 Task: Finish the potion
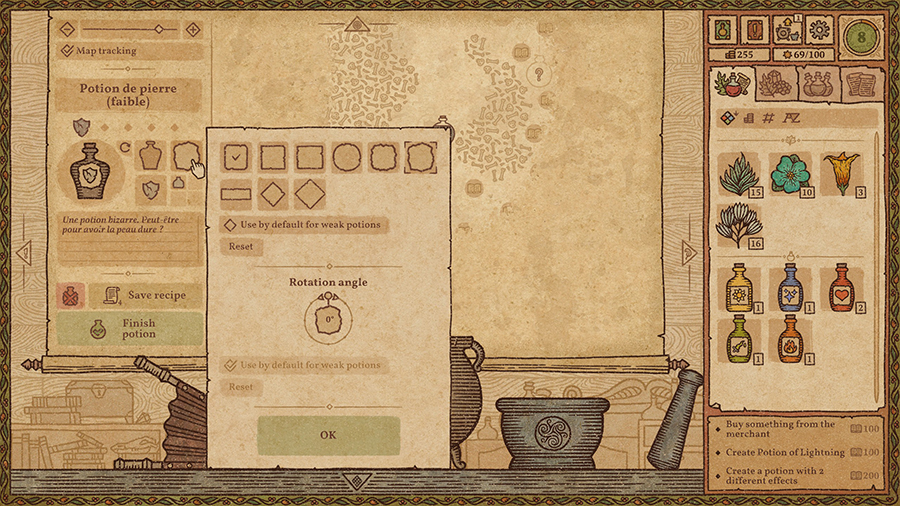(x=129, y=328)
